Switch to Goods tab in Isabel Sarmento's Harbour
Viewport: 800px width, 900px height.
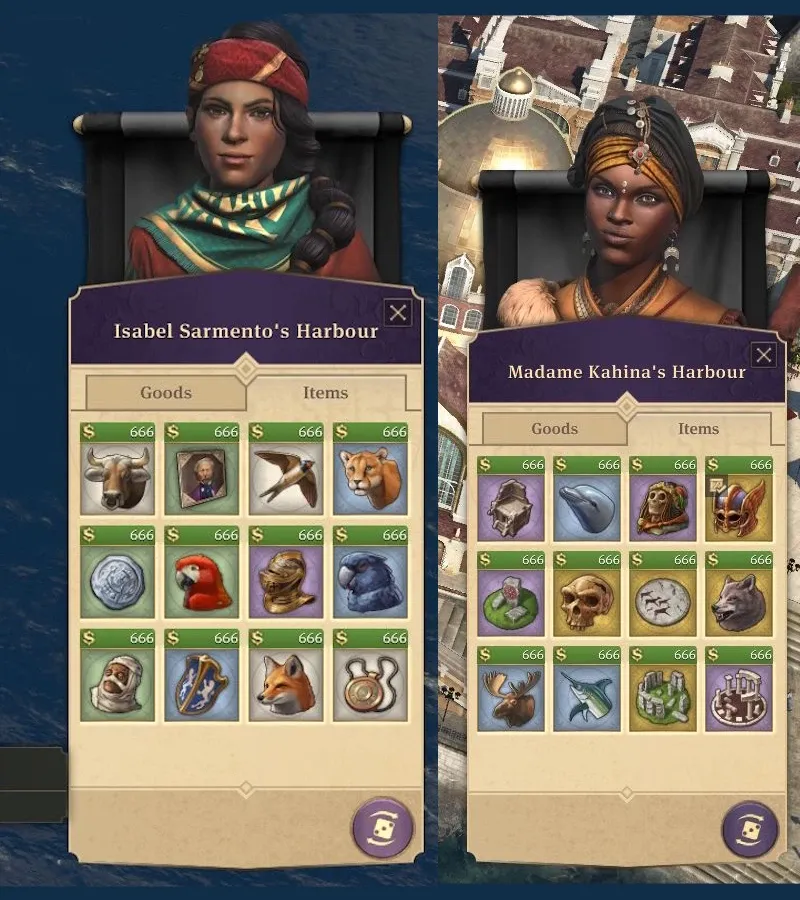166,393
